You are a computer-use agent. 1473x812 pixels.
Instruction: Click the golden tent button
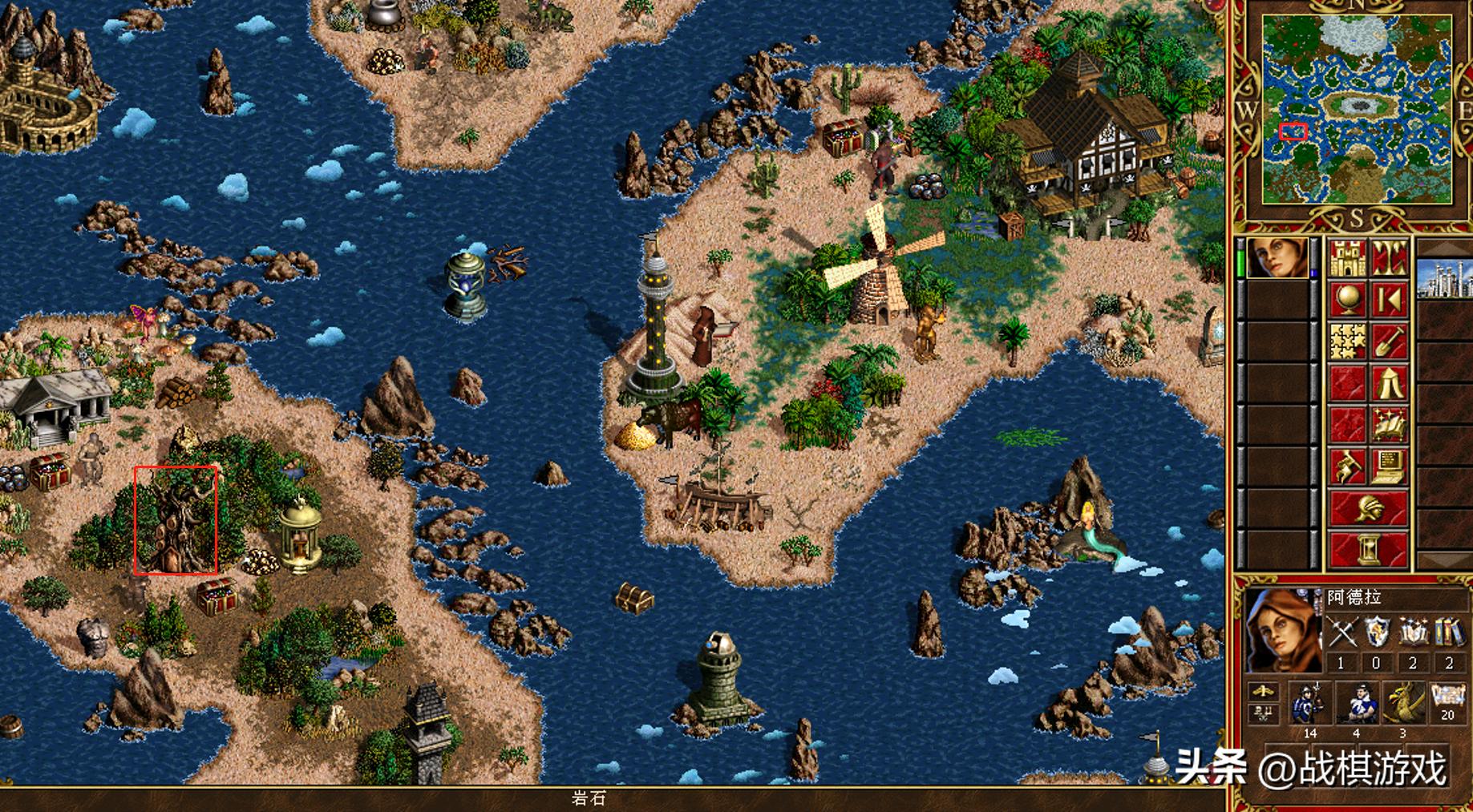pos(1388,384)
